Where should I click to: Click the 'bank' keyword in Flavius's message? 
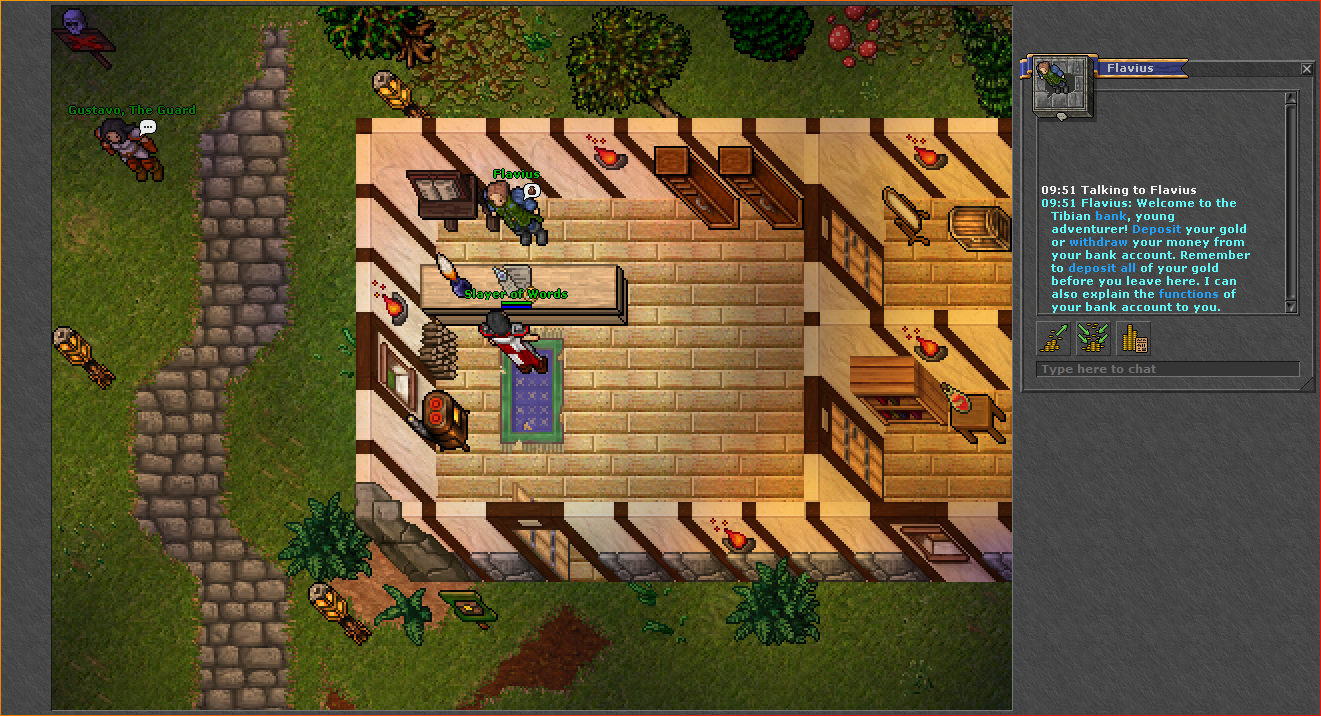(1110, 216)
